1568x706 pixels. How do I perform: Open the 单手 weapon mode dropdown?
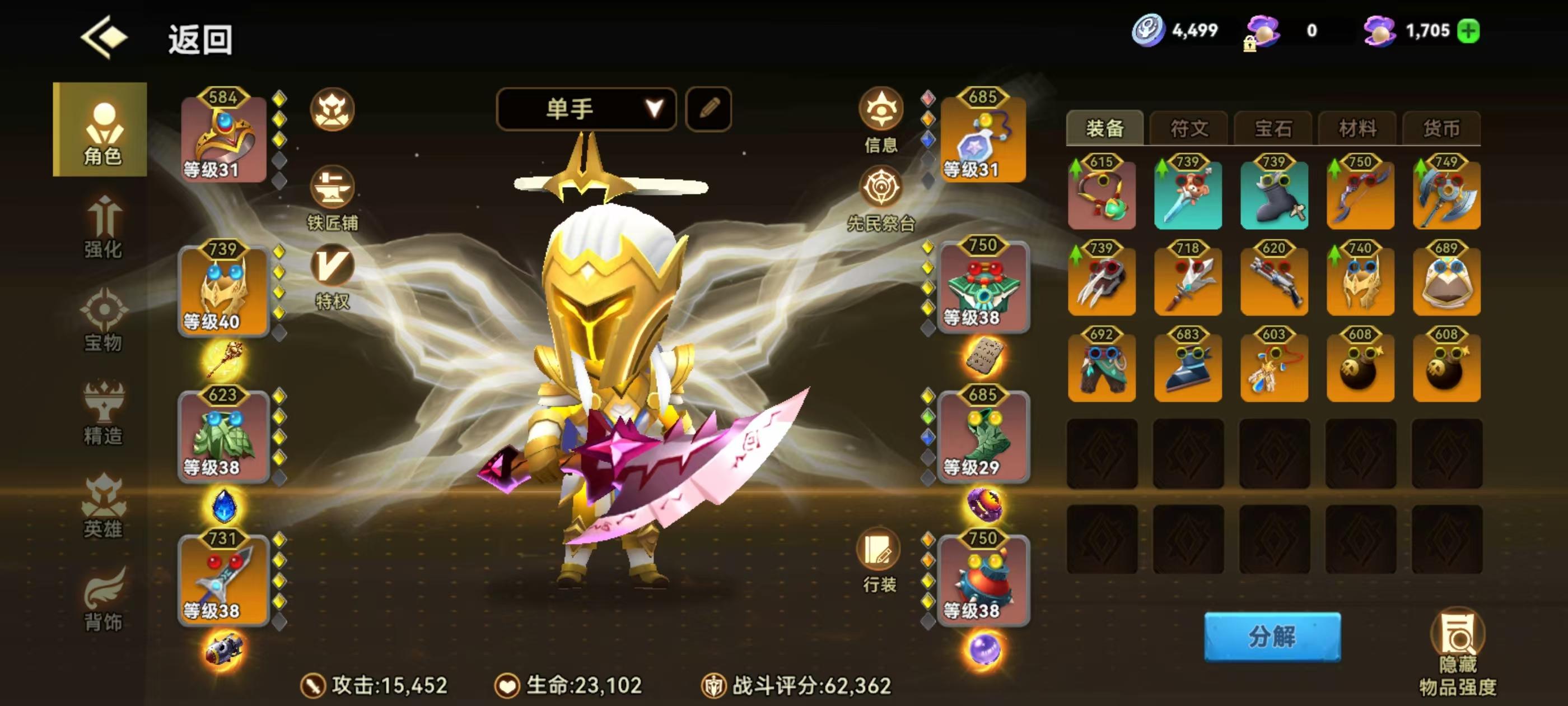point(586,109)
